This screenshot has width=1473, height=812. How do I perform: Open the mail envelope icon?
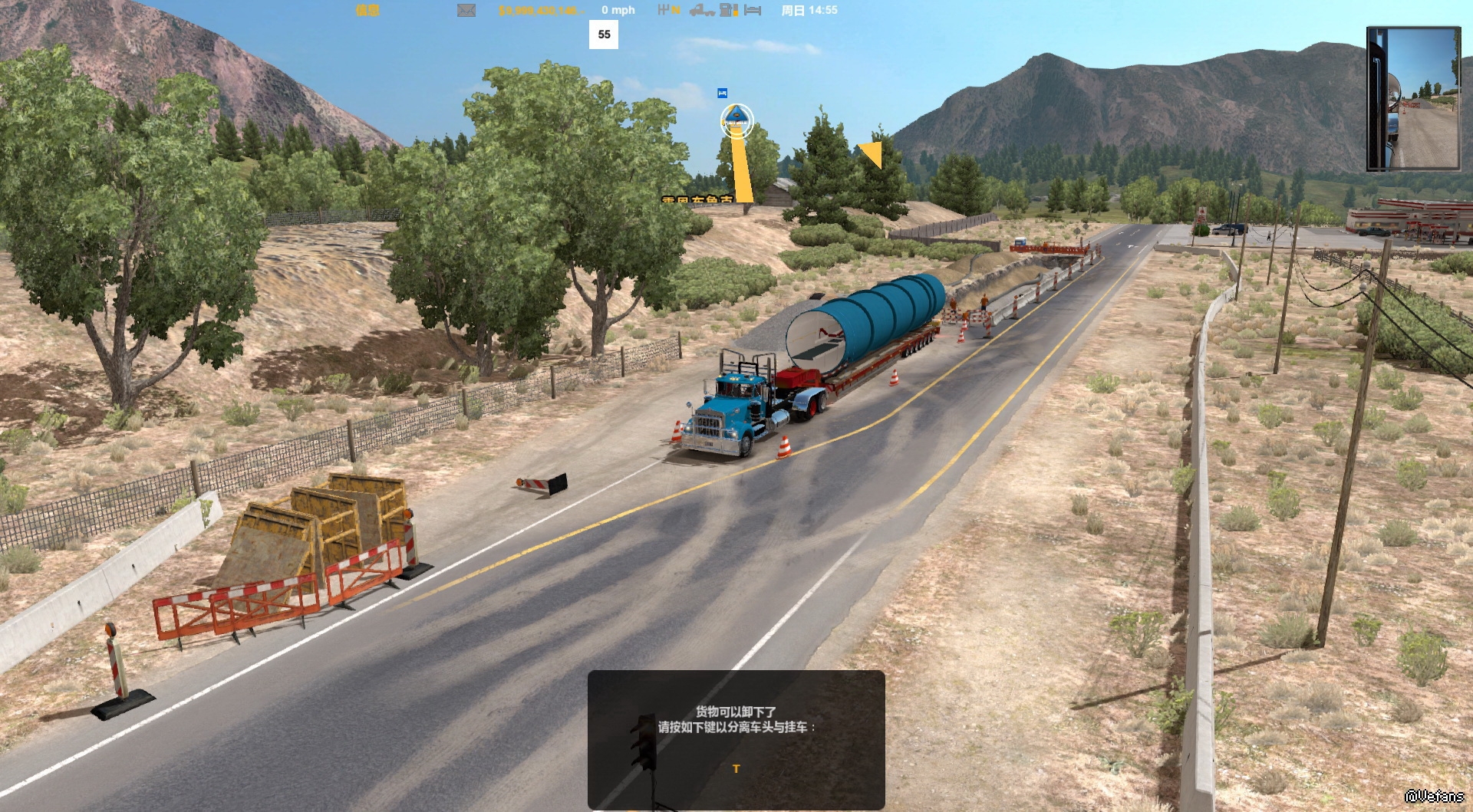click(466, 11)
